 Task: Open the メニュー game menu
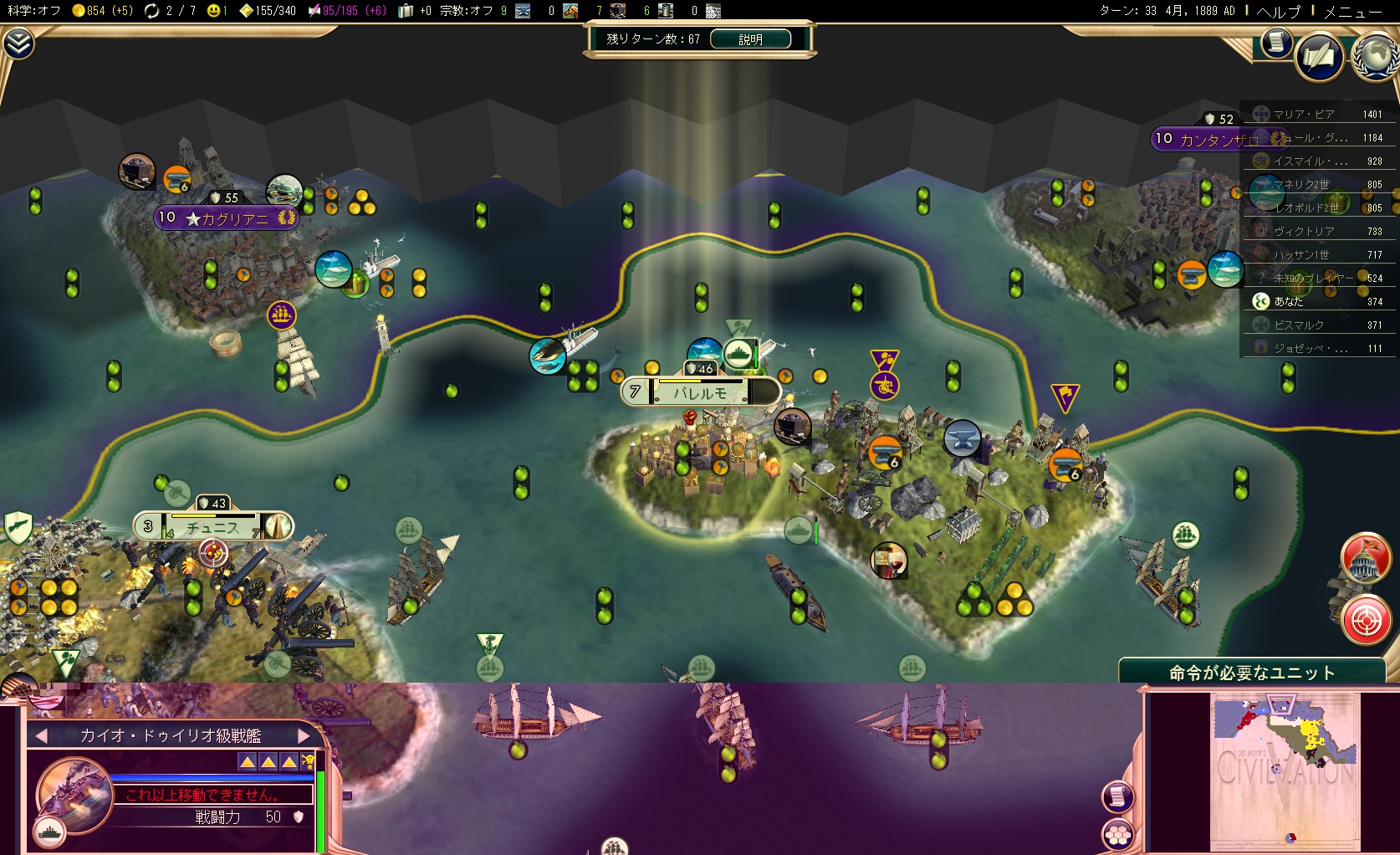(1352, 11)
